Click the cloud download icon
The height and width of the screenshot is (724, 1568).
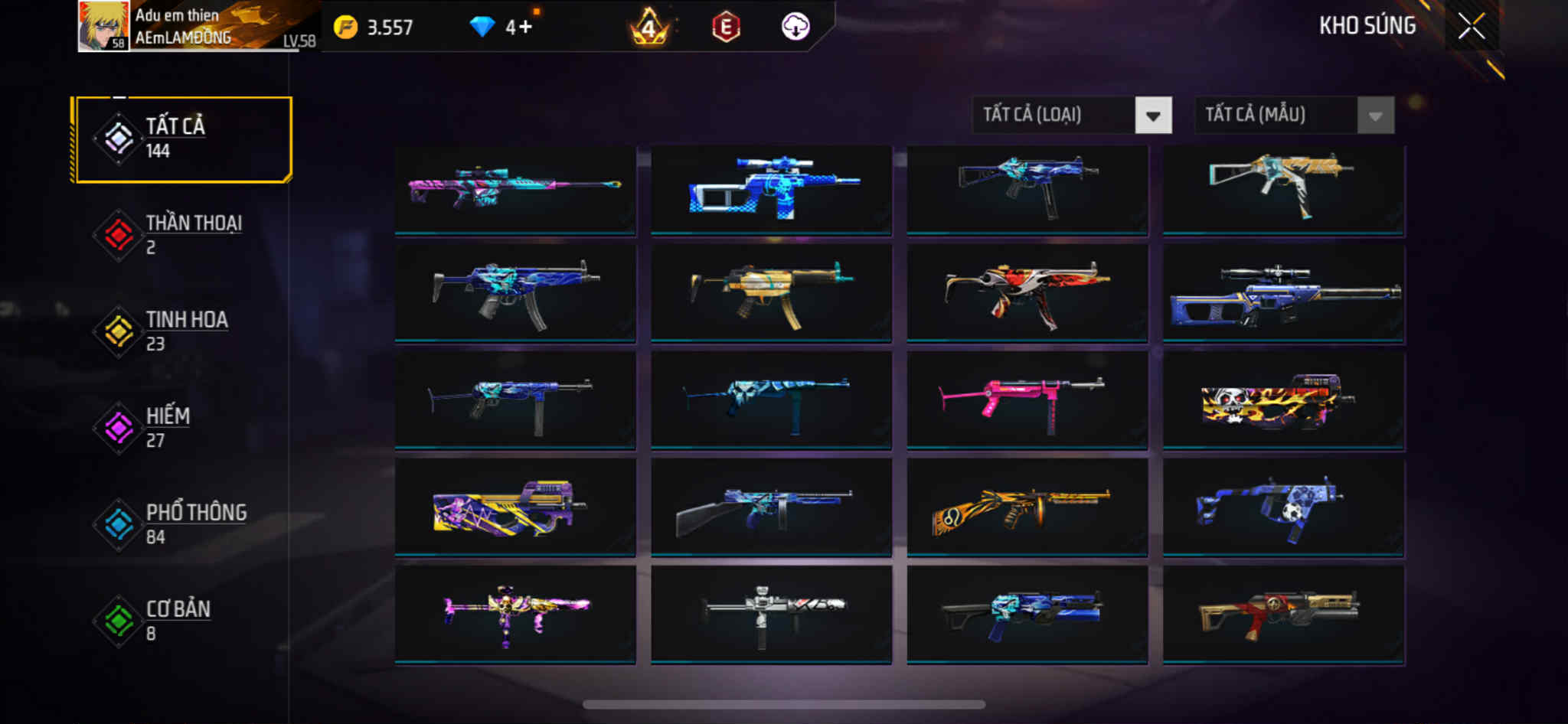click(x=795, y=27)
